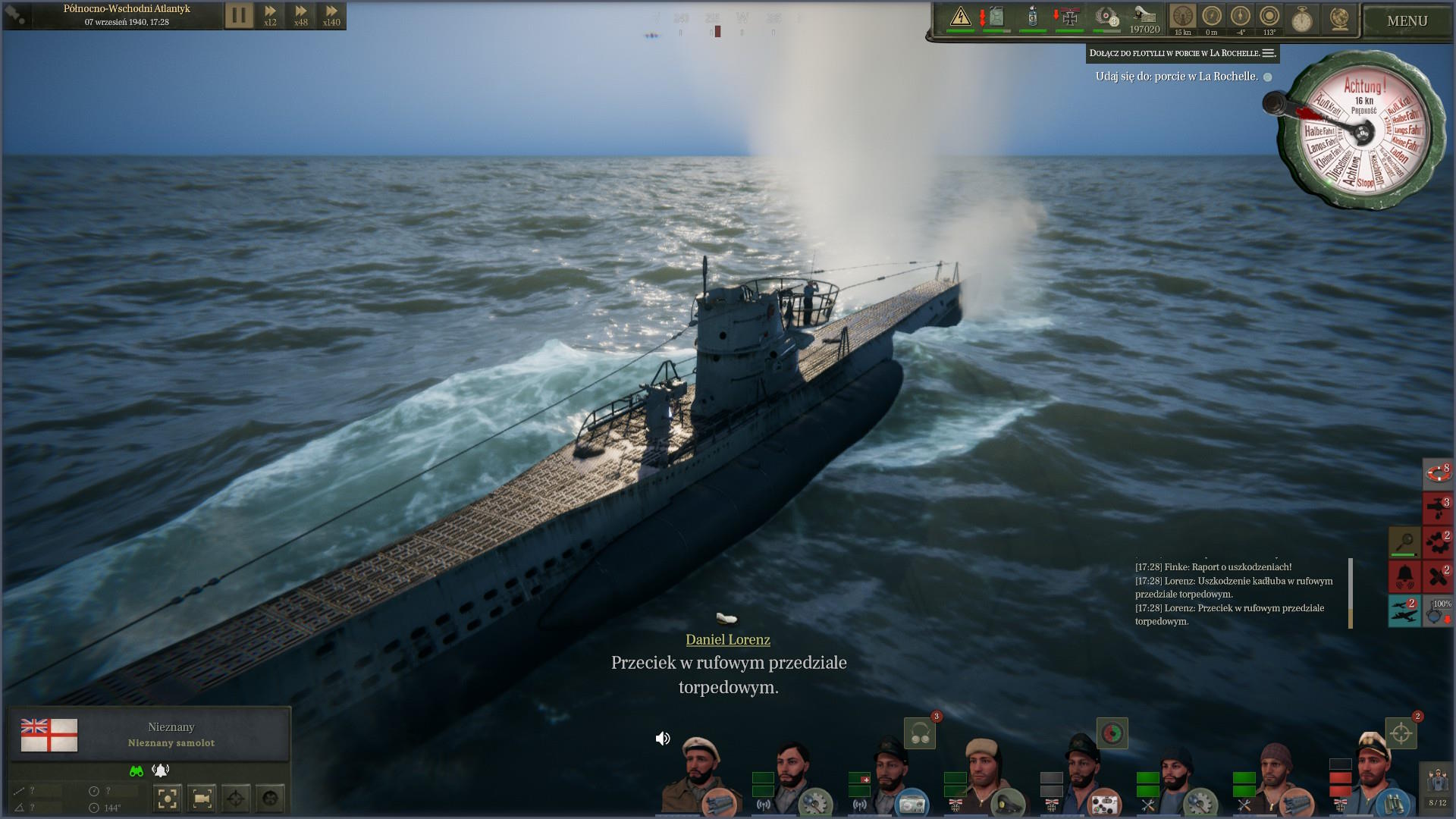Open the leak alert with faucet icon
Viewport: 1456px width, 819px height.
tap(1437, 507)
